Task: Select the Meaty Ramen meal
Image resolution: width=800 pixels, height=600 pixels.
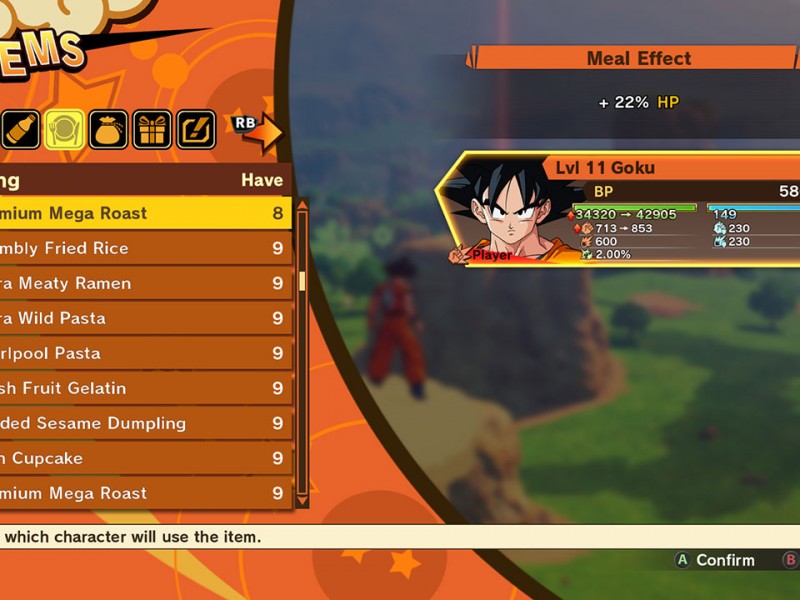Action: [140, 283]
